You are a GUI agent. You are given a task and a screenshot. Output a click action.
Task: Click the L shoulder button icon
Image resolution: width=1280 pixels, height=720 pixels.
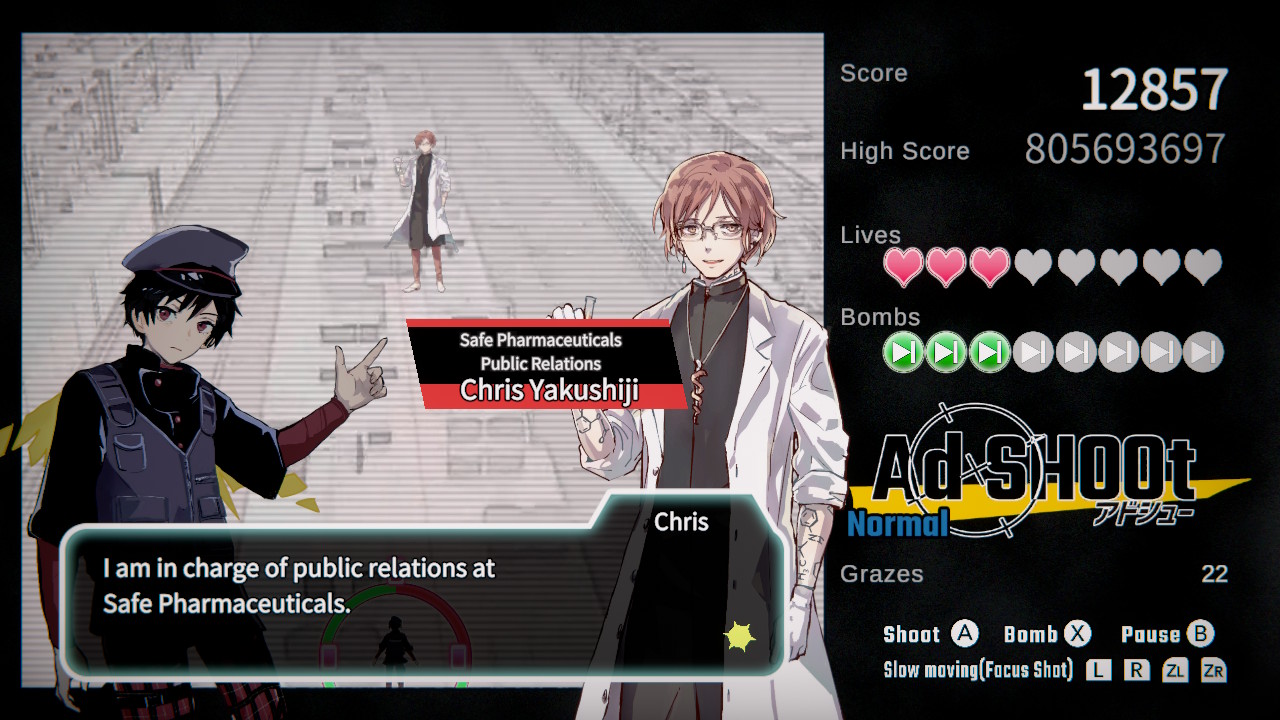[x=1097, y=671]
